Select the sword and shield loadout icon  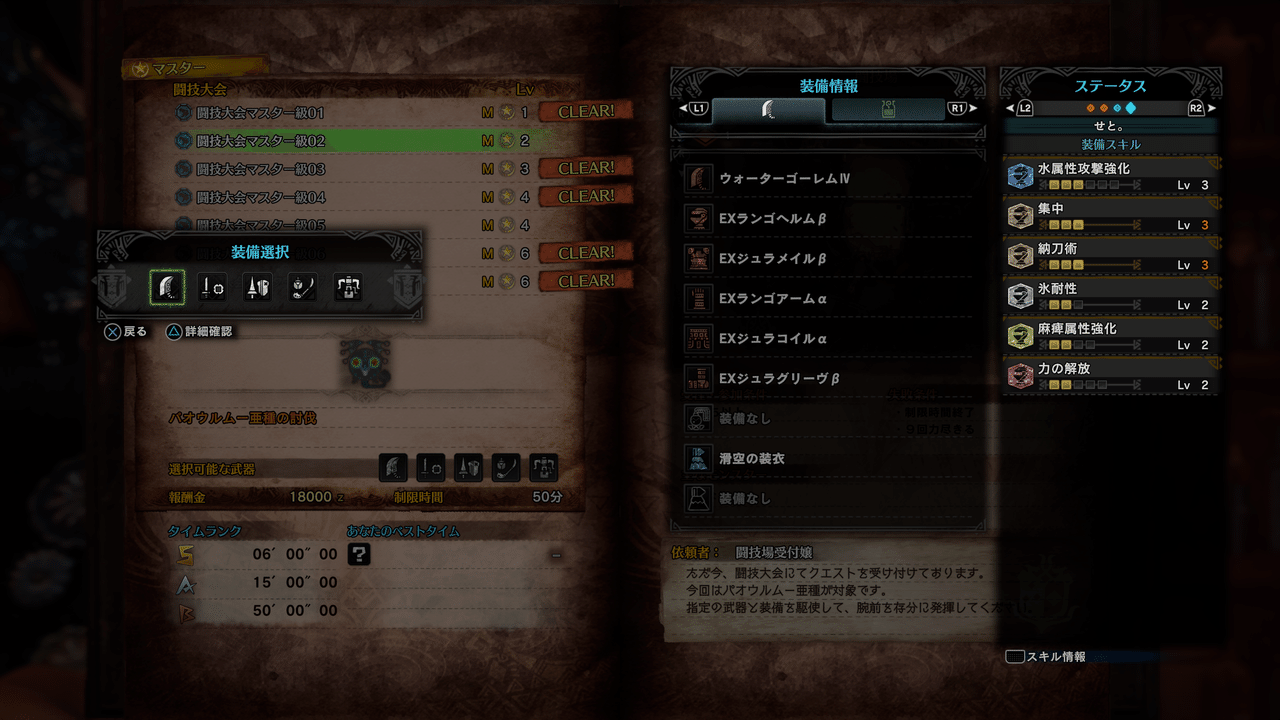point(212,287)
